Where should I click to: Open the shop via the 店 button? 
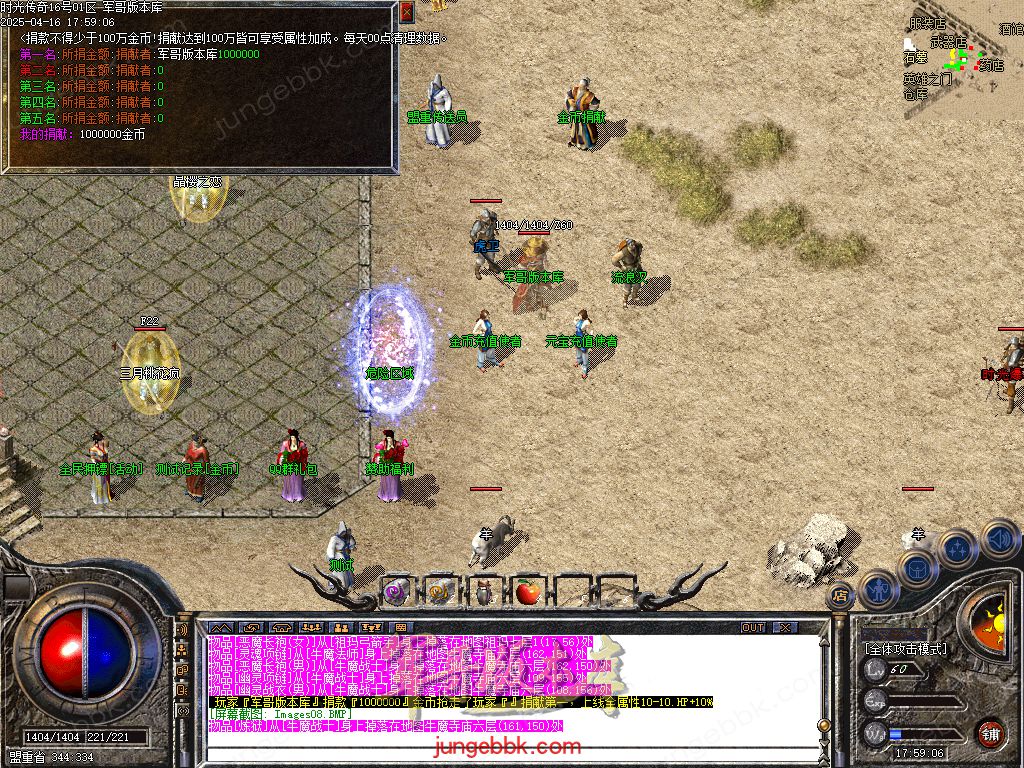coord(840,595)
